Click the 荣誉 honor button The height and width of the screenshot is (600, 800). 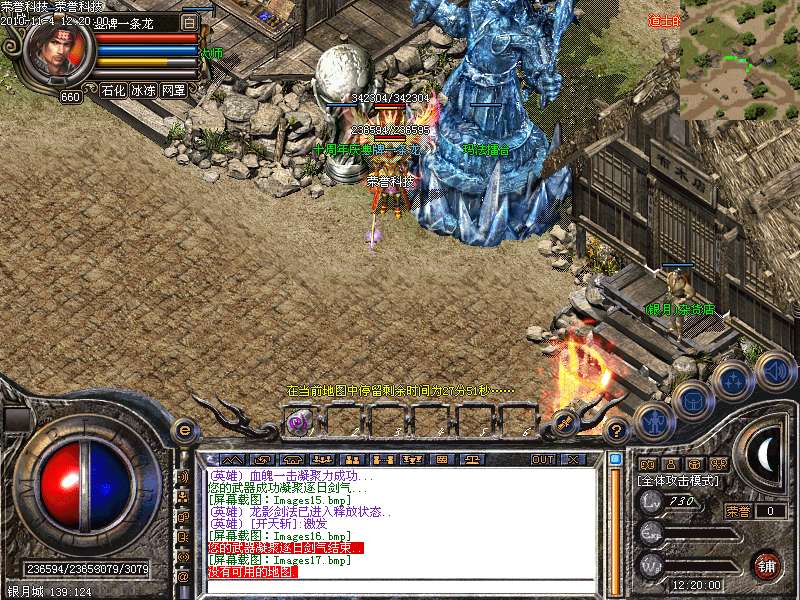pyautogui.click(x=736, y=511)
